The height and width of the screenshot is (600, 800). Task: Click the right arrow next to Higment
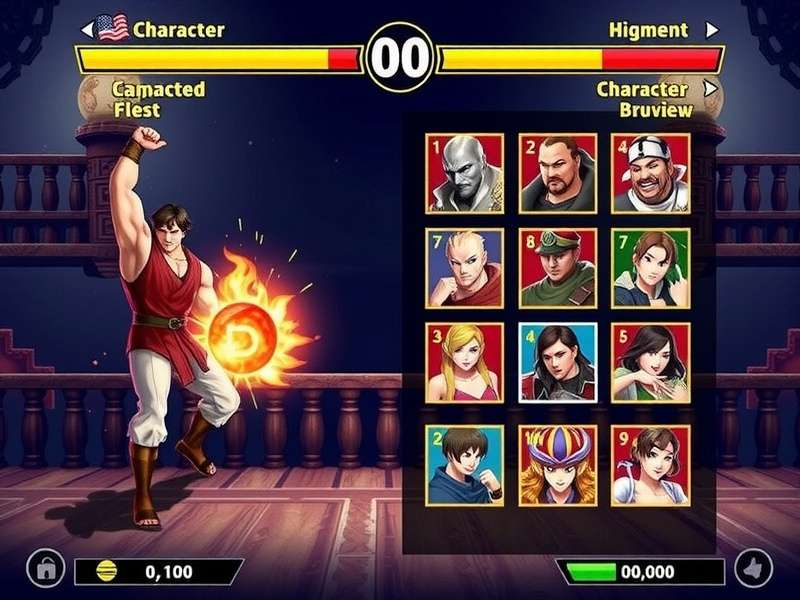coord(712,30)
